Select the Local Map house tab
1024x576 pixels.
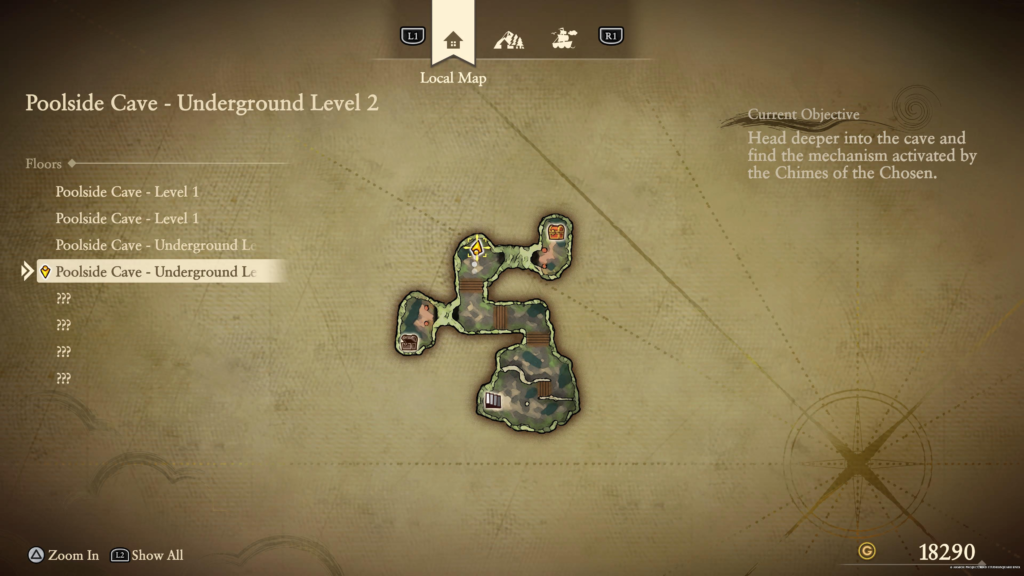pyautogui.click(x=453, y=40)
